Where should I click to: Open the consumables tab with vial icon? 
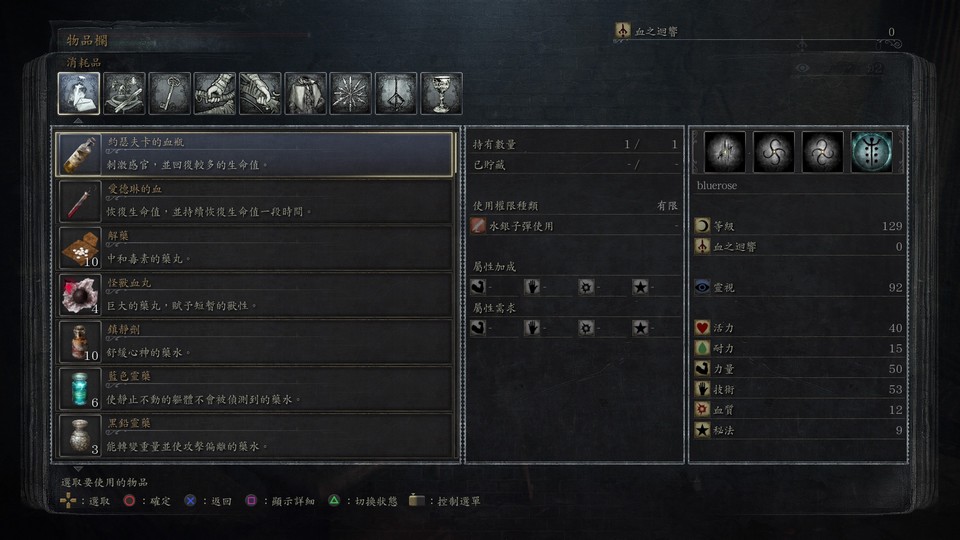pyautogui.click(x=79, y=94)
